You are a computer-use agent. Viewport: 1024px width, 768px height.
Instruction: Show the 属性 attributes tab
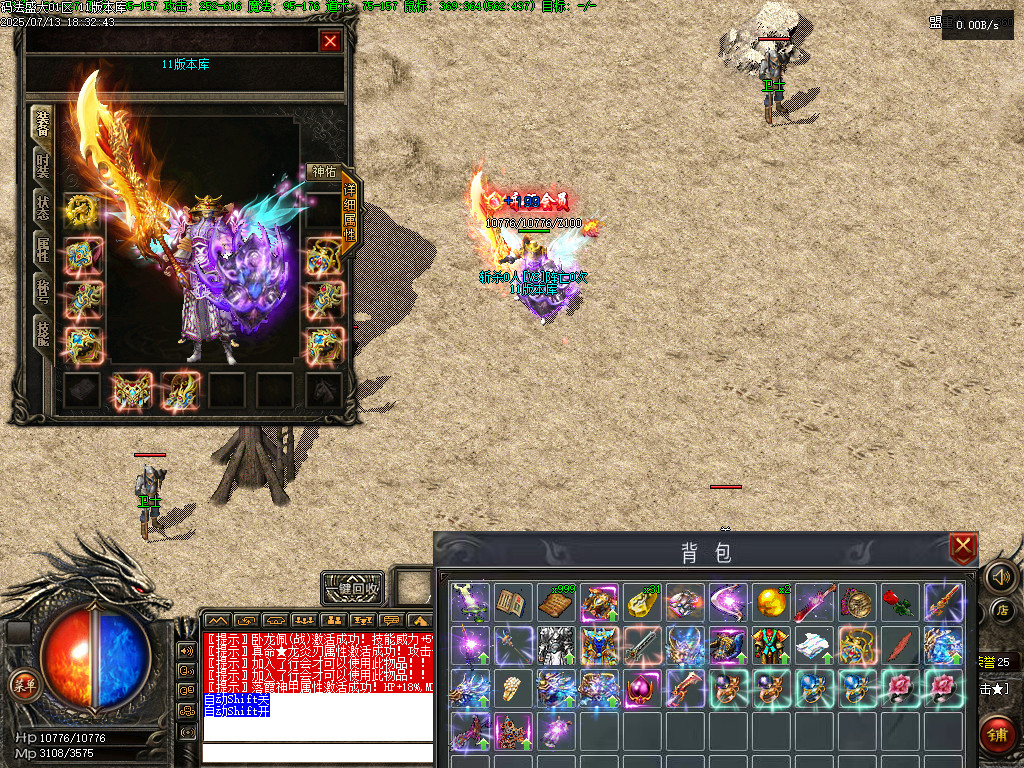pos(43,250)
